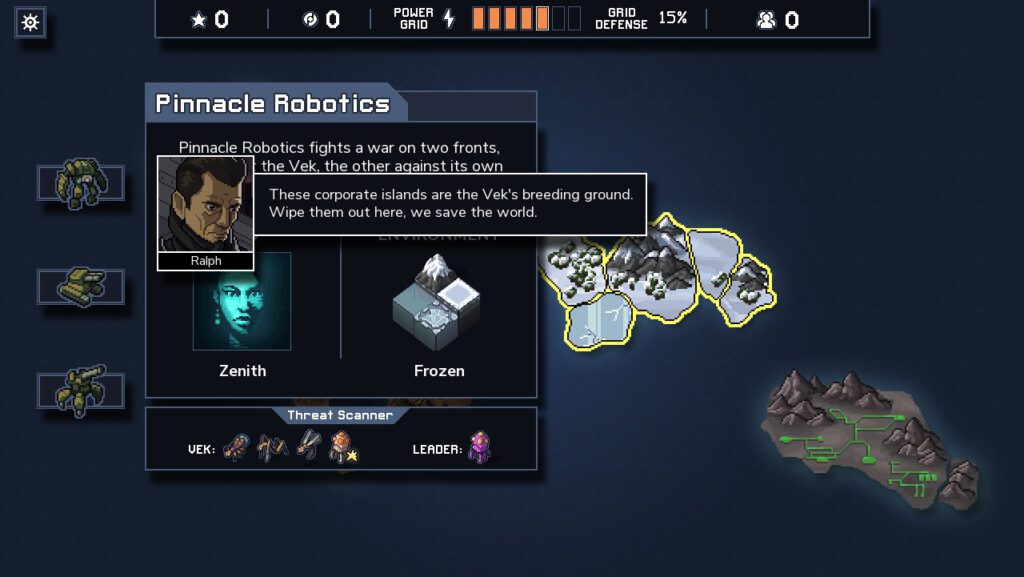1024x577 pixels.
Task: Select the tank-shaped Cannon Mech slot
Action: [x=81, y=287]
